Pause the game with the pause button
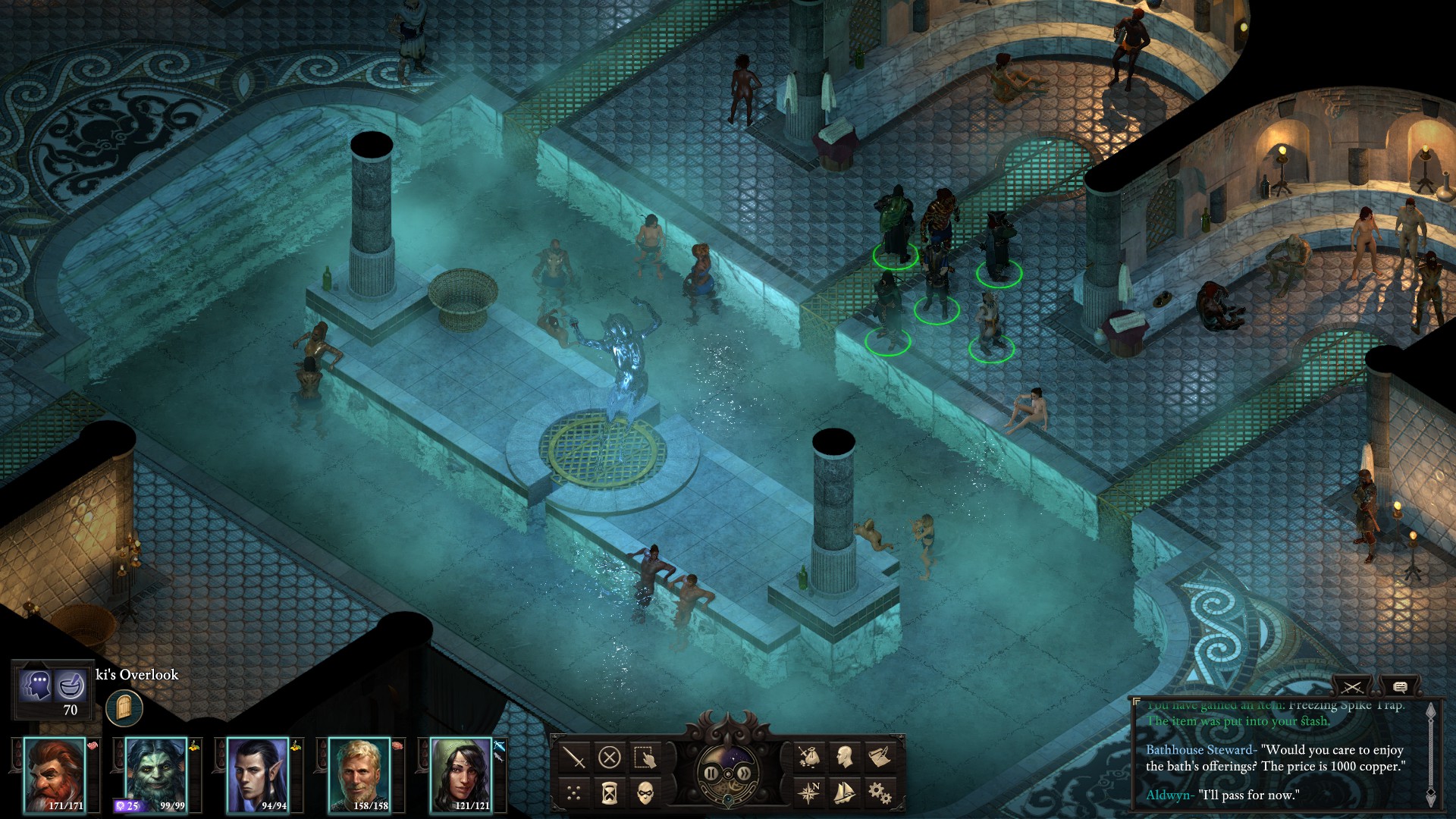The image size is (1456, 819). (x=711, y=773)
